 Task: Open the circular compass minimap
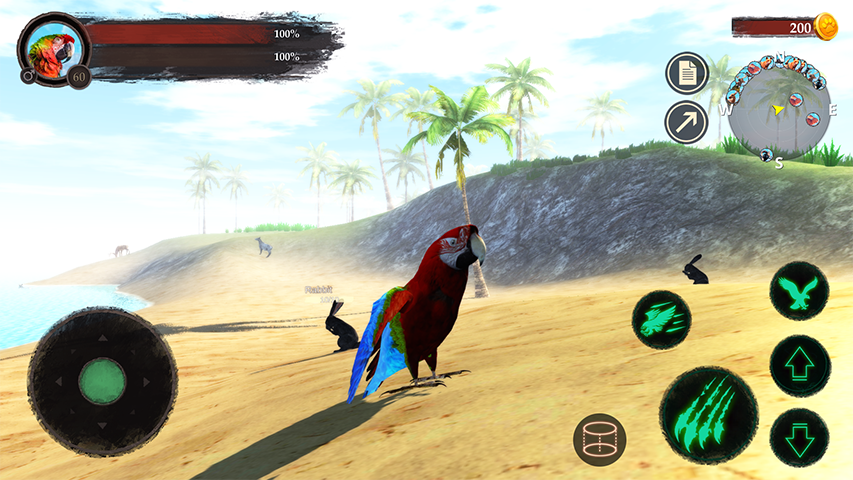(x=779, y=107)
